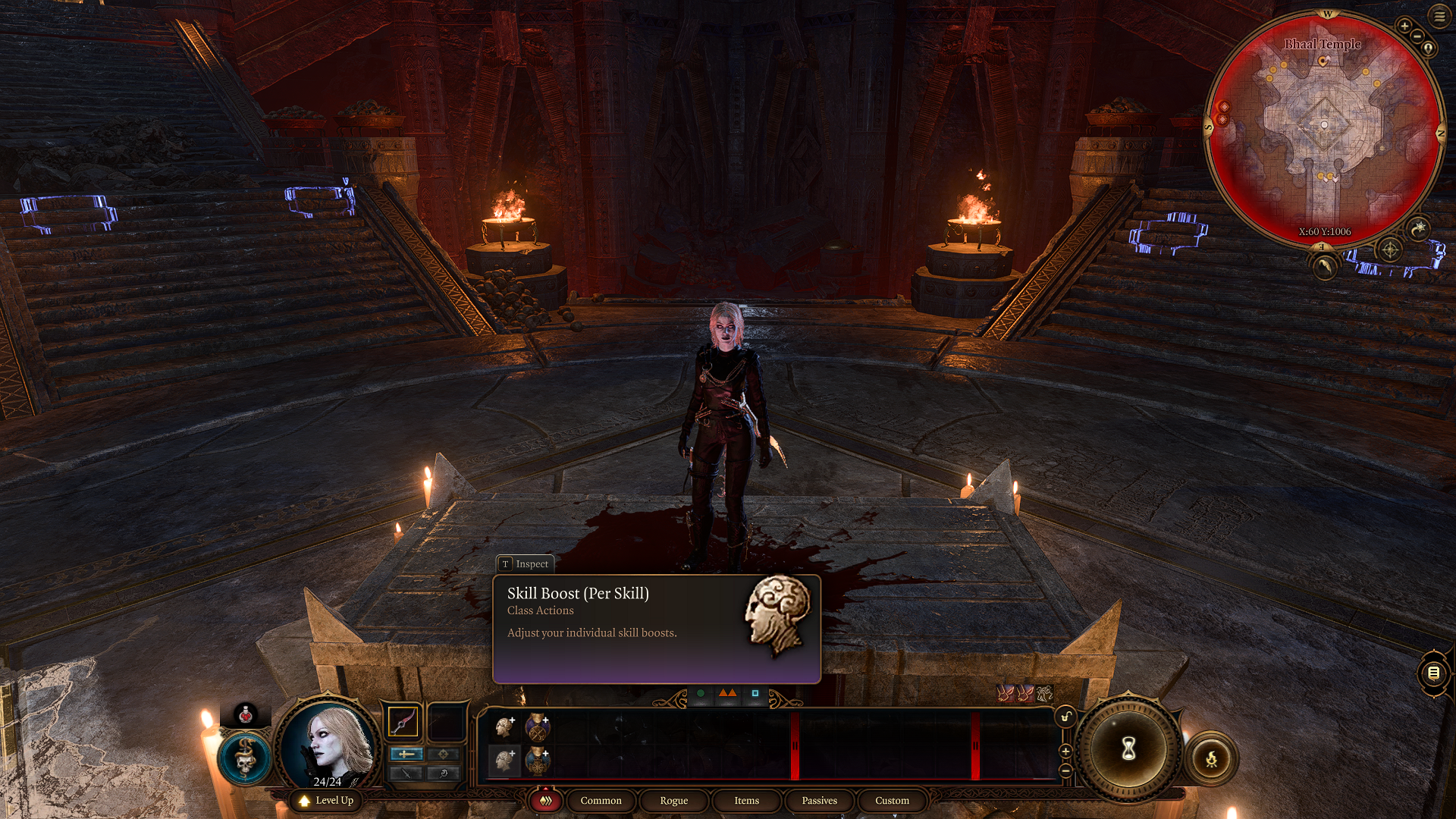Open the hamburger menu at top-right corner
Viewport: 1456px width, 819px height.
point(1440,16)
